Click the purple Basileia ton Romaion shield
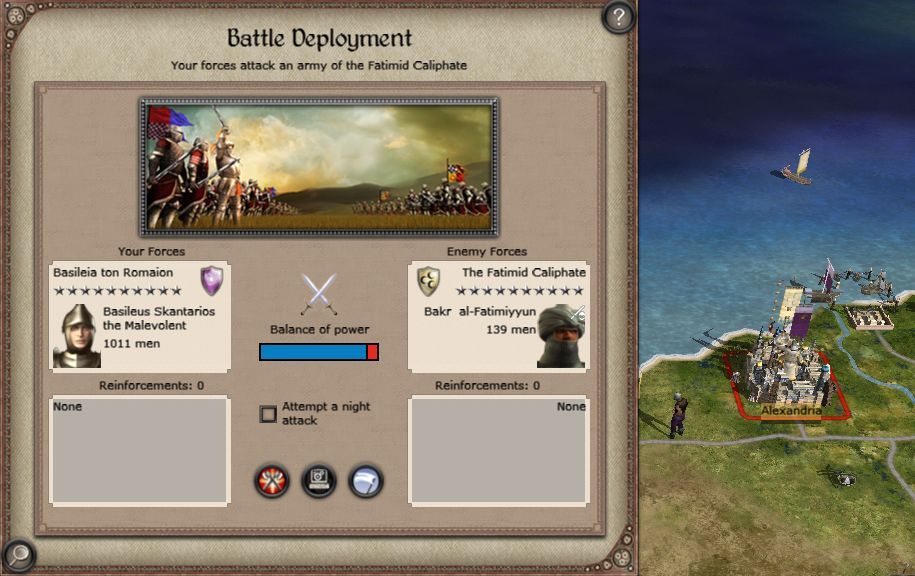The height and width of the screenshot is (576, 915). [212, 279]
